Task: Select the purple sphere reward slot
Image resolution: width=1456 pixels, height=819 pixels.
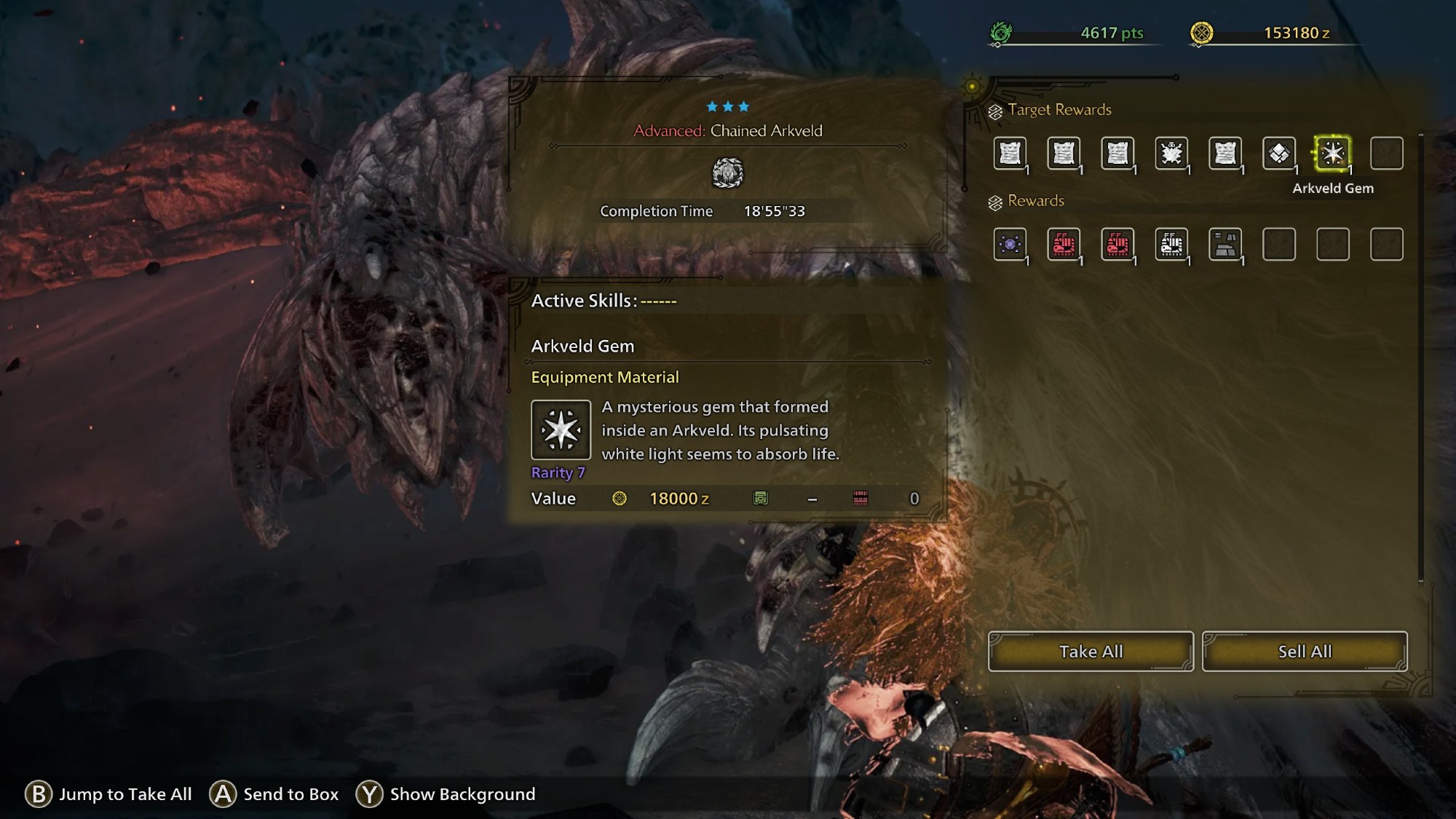Action: pyautogui.click(x=1010, y=245)
